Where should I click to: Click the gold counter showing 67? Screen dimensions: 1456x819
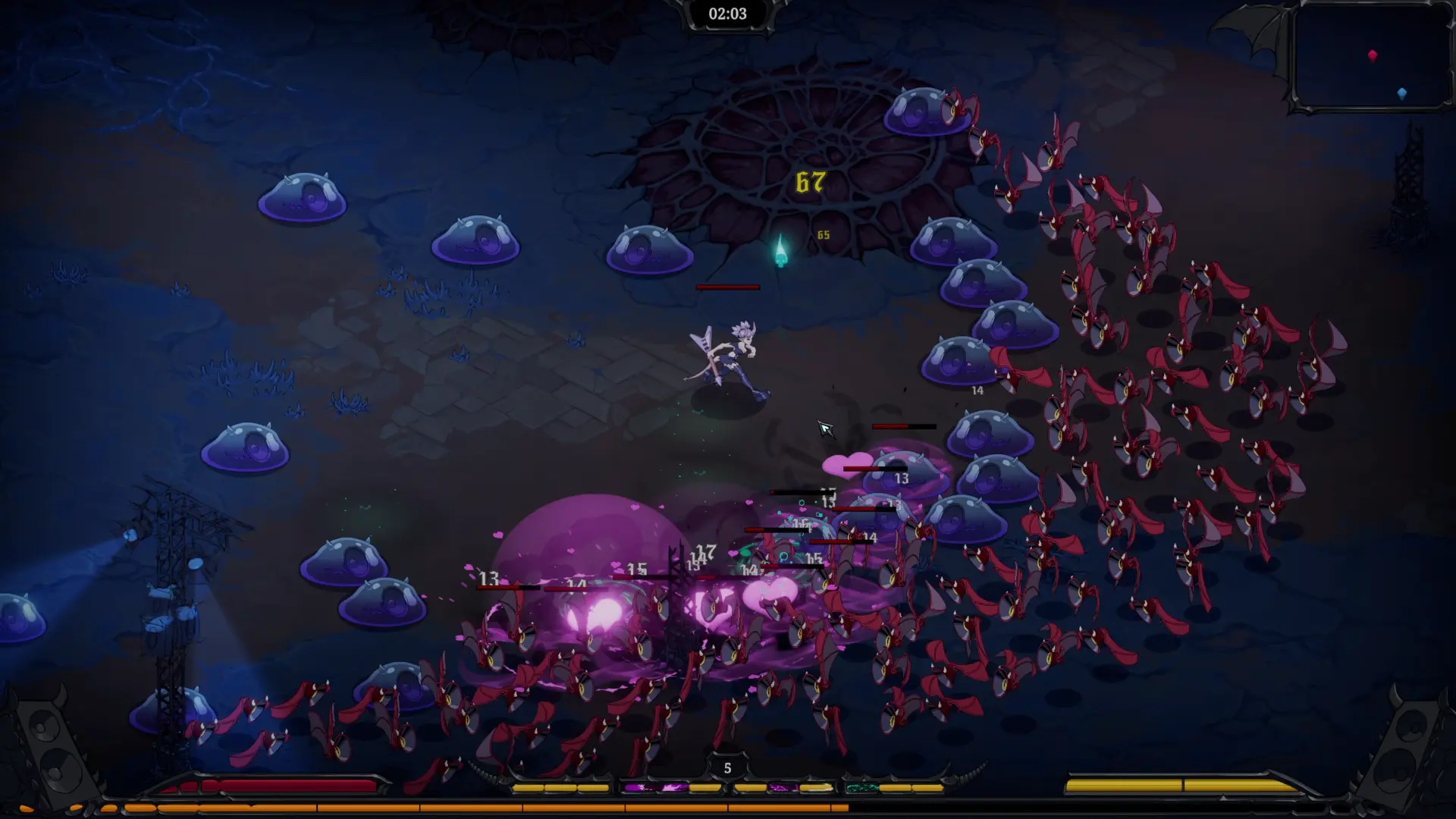pos(809,182)
